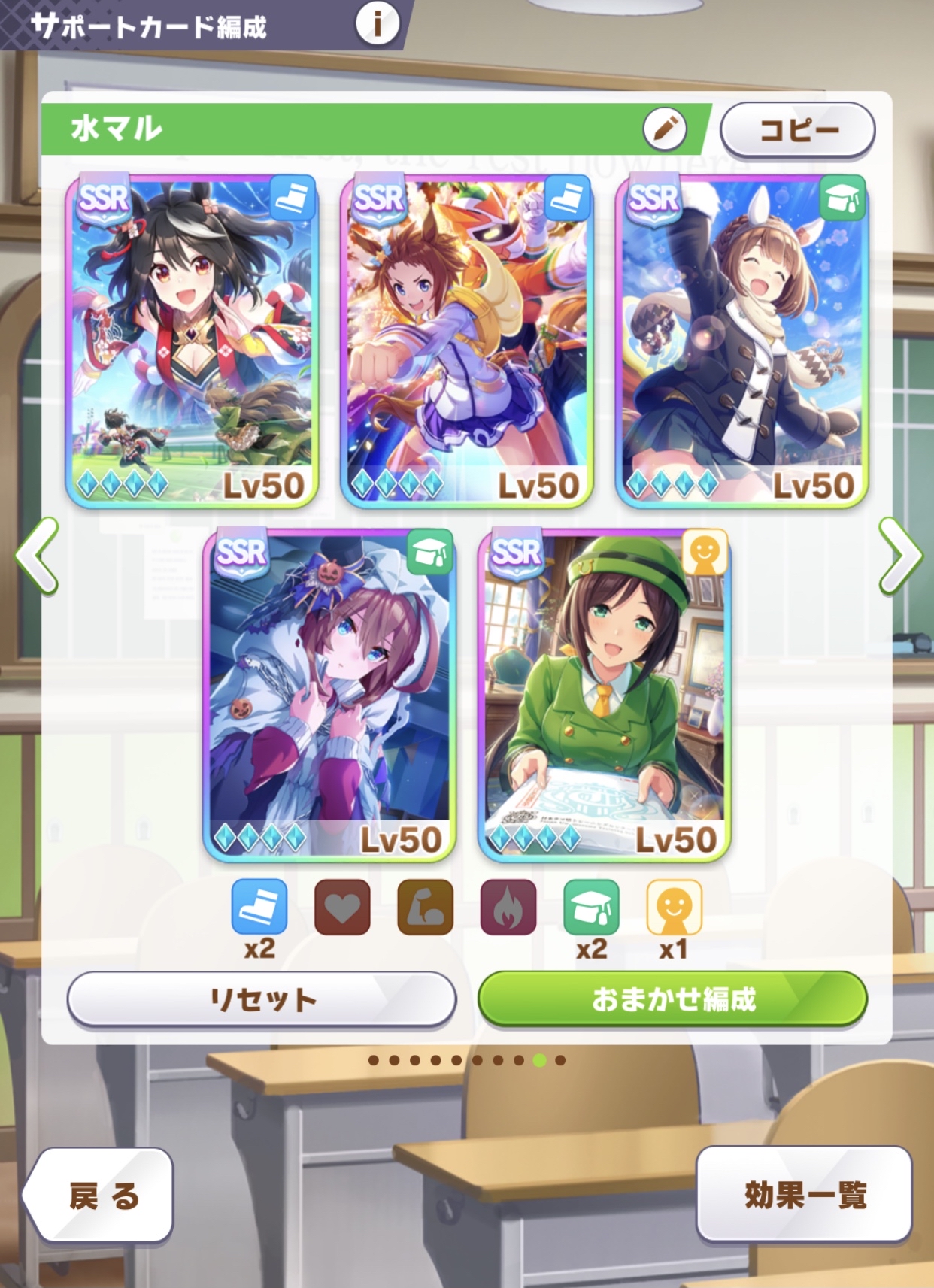Auto-build deck using おまかせ編成
Image resolution: width=934 pixels, height=1288 pixels.
click(x=672, y=999)
